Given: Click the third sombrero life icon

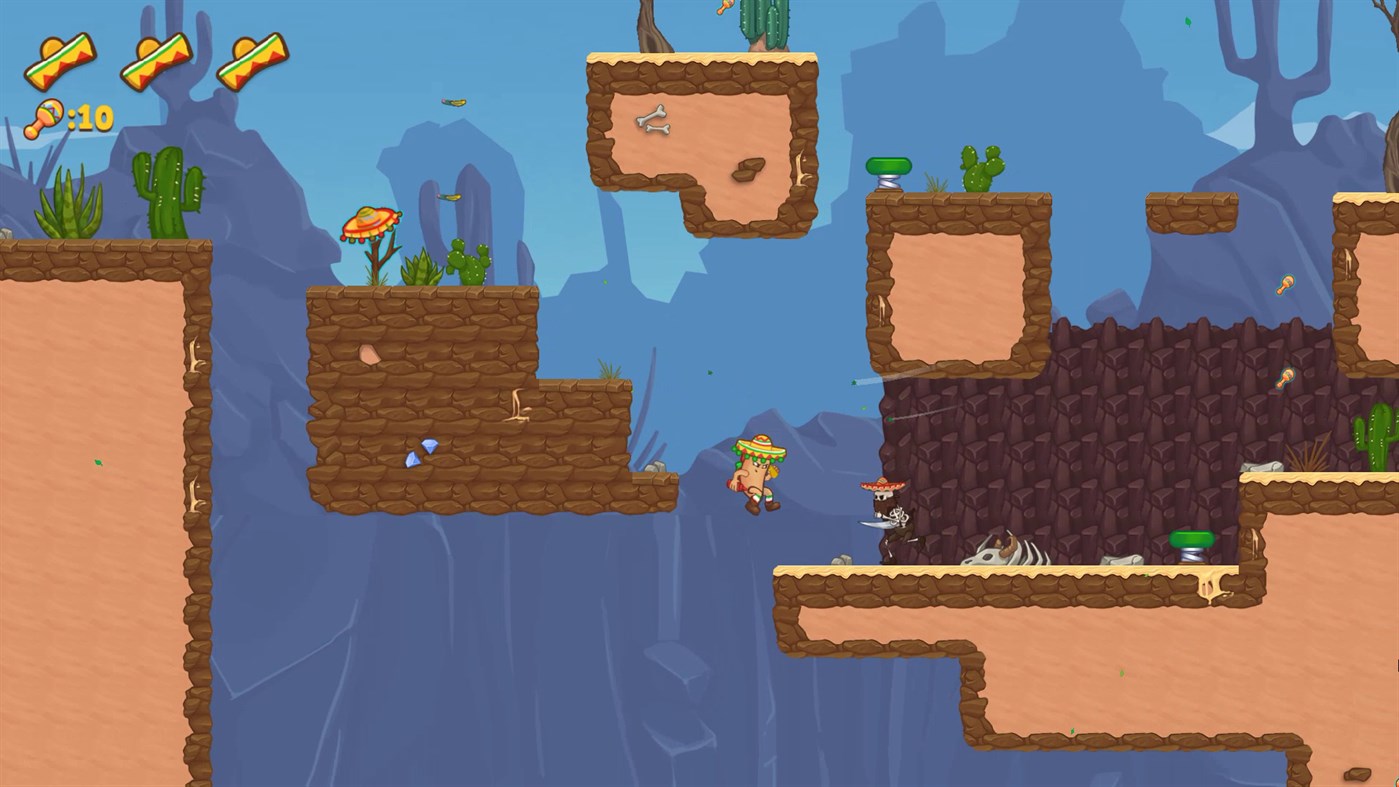Looking at the screenshot, I should [253, 58].
